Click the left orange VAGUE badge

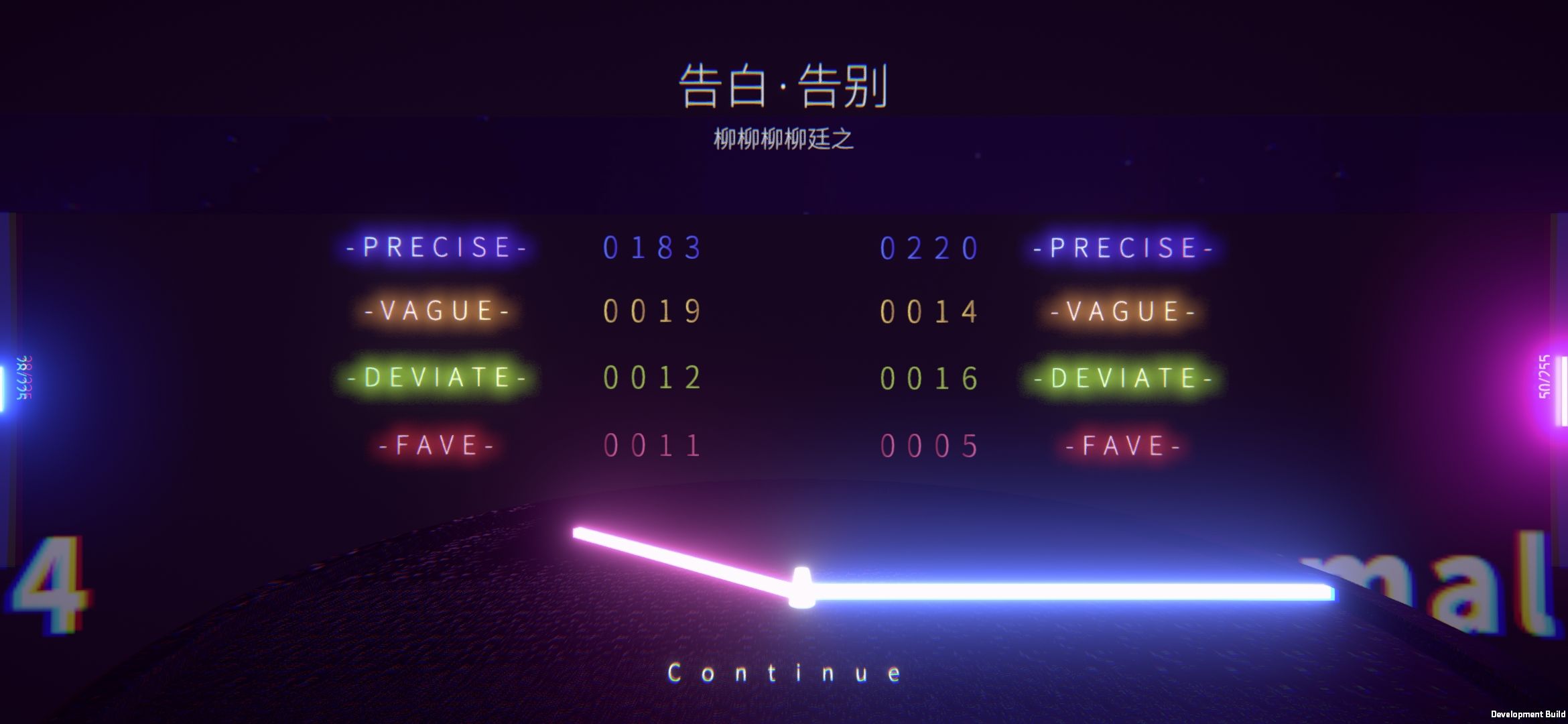(x=434, y=312)
